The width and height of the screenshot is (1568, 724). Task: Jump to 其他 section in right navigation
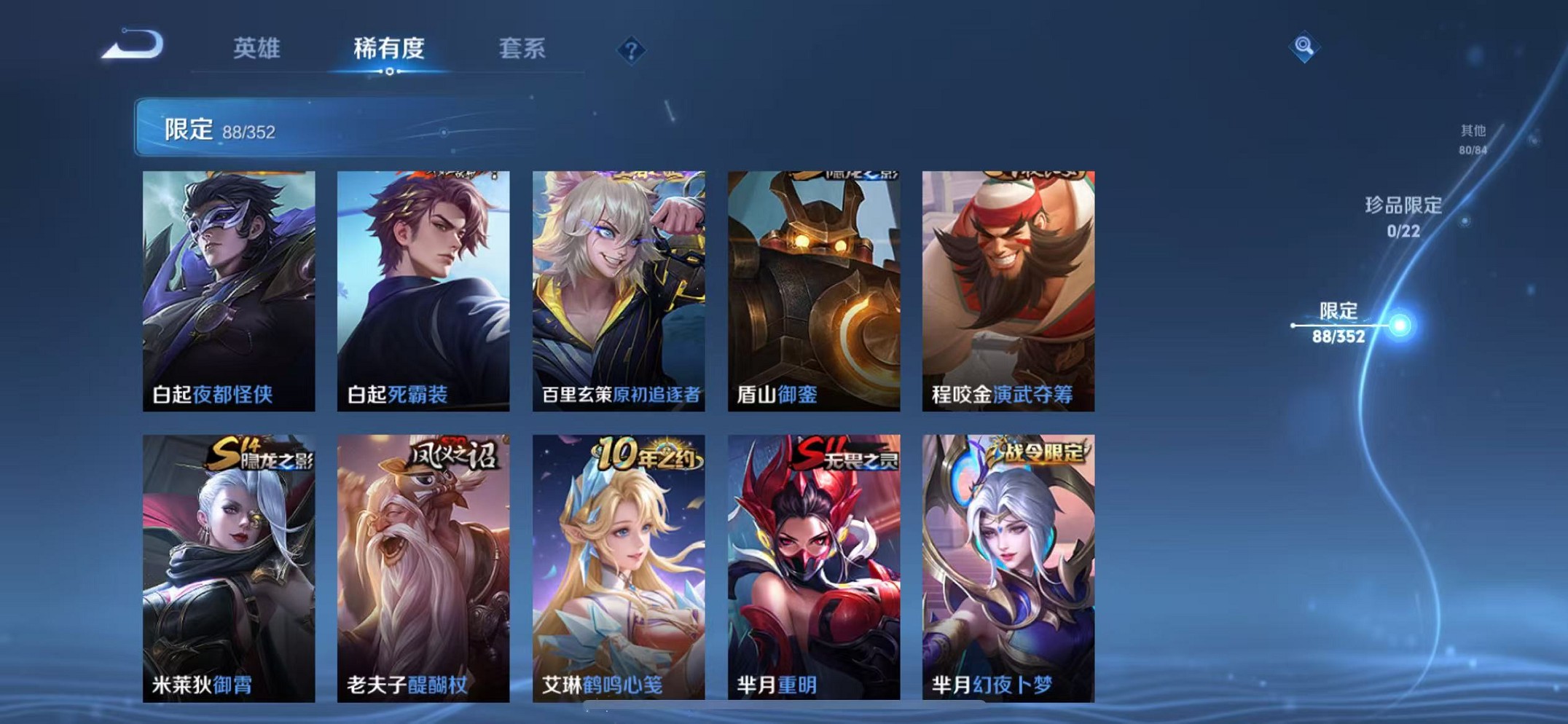click(1473, 138)
